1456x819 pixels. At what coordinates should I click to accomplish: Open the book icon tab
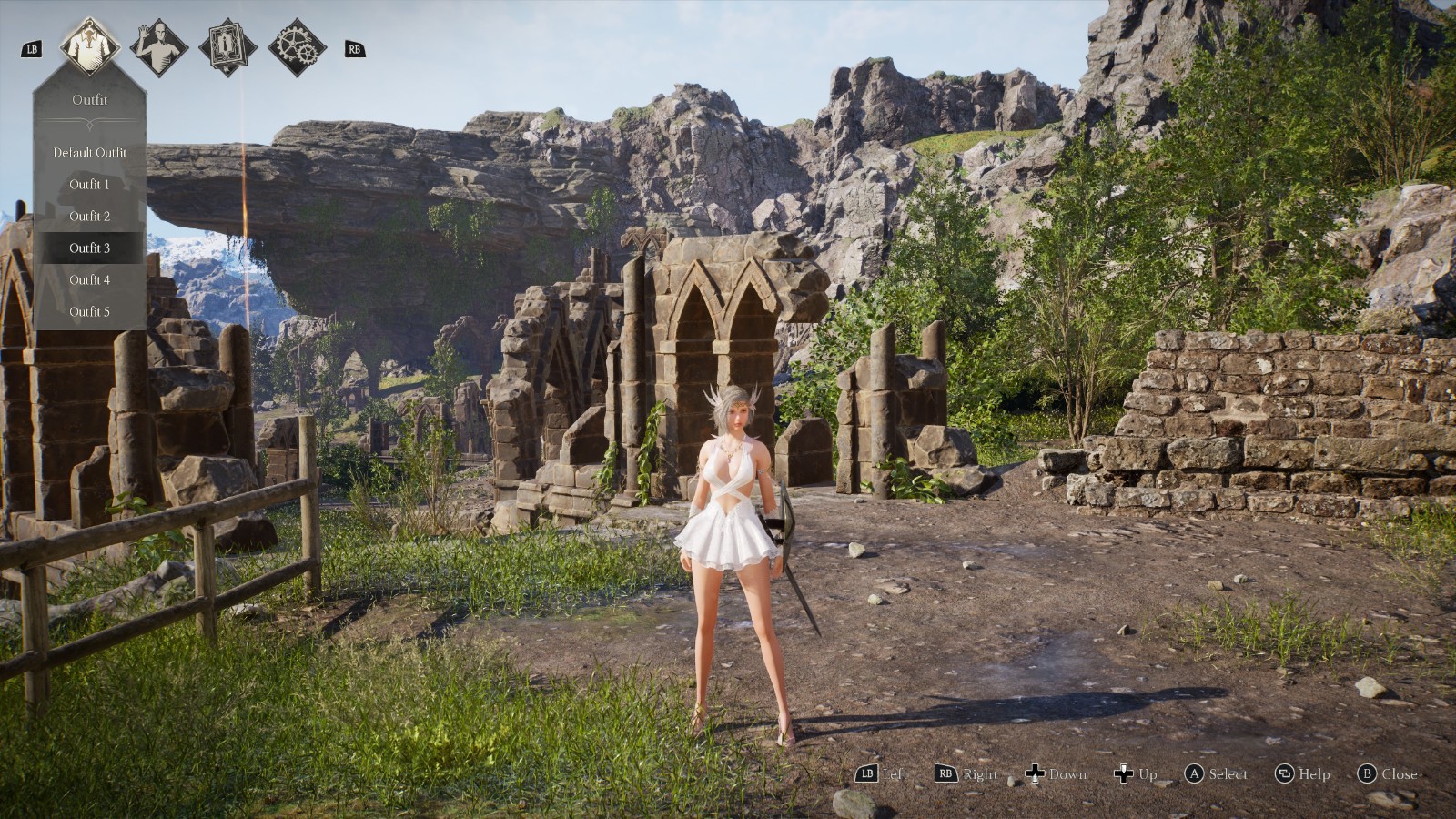(x=227, y=47)
